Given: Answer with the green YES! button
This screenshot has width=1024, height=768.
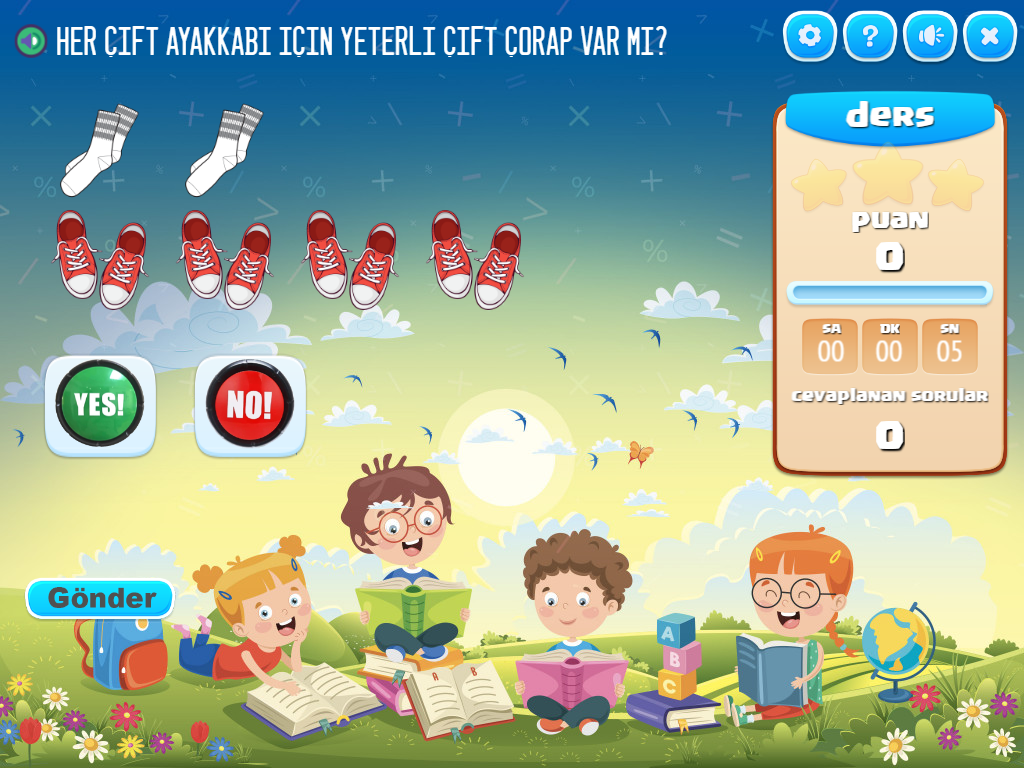Looking at the screenshot, I should coord(100,405).
